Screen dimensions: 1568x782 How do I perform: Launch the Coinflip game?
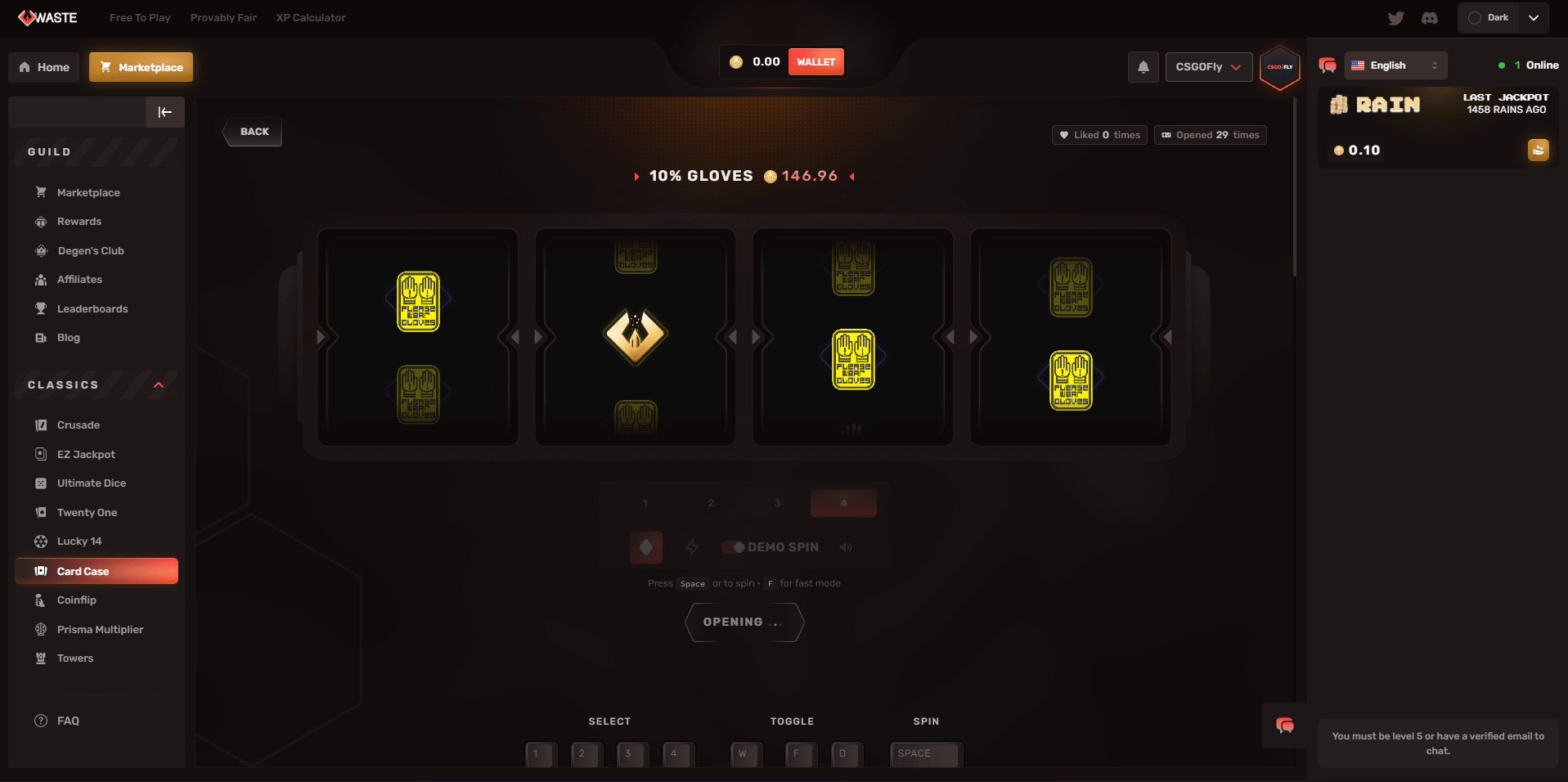coord(77,600)
